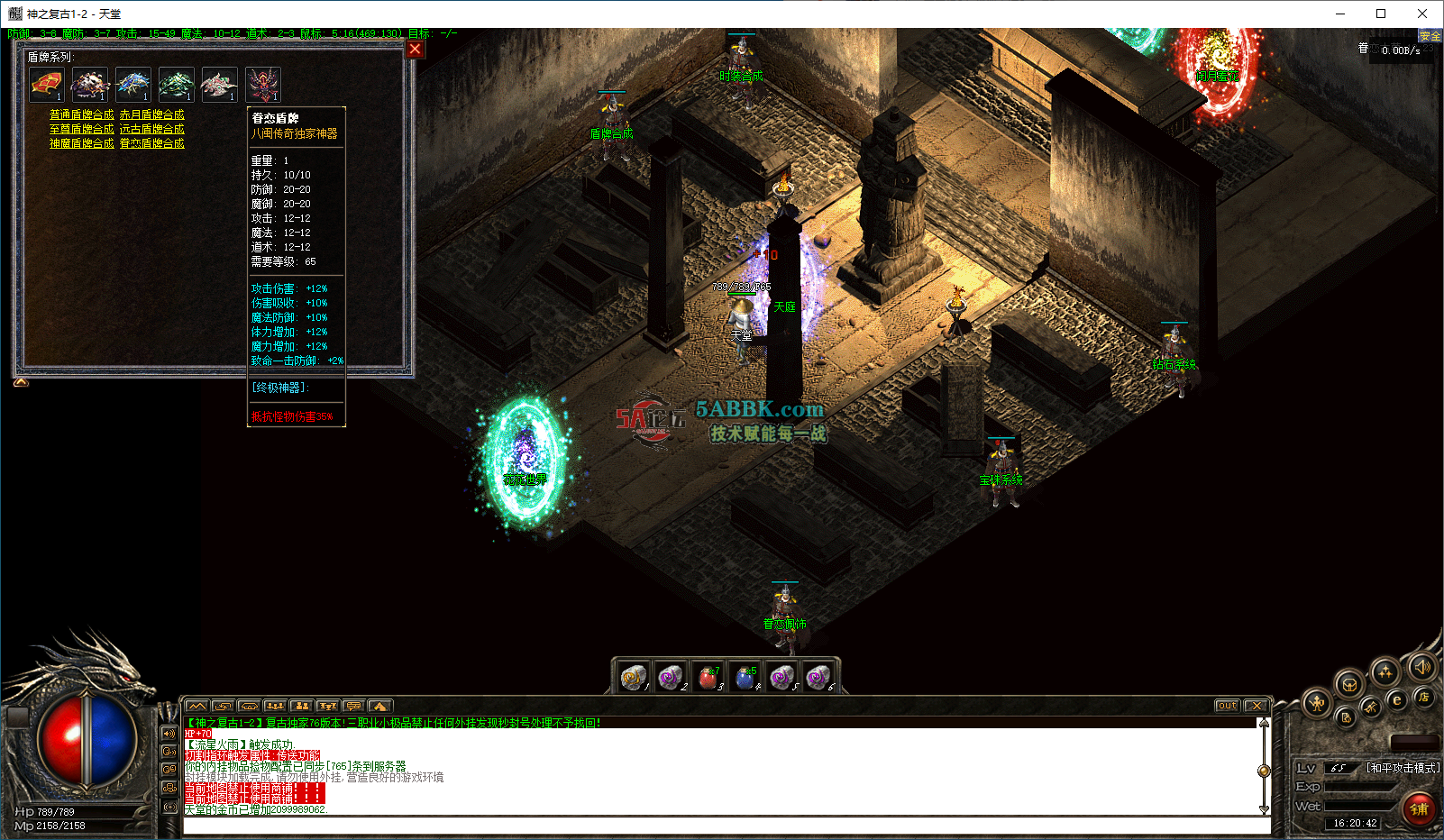
Task: Pick the blue crystal shield icon
Action: pyautogui.click(x=133, y=85)
